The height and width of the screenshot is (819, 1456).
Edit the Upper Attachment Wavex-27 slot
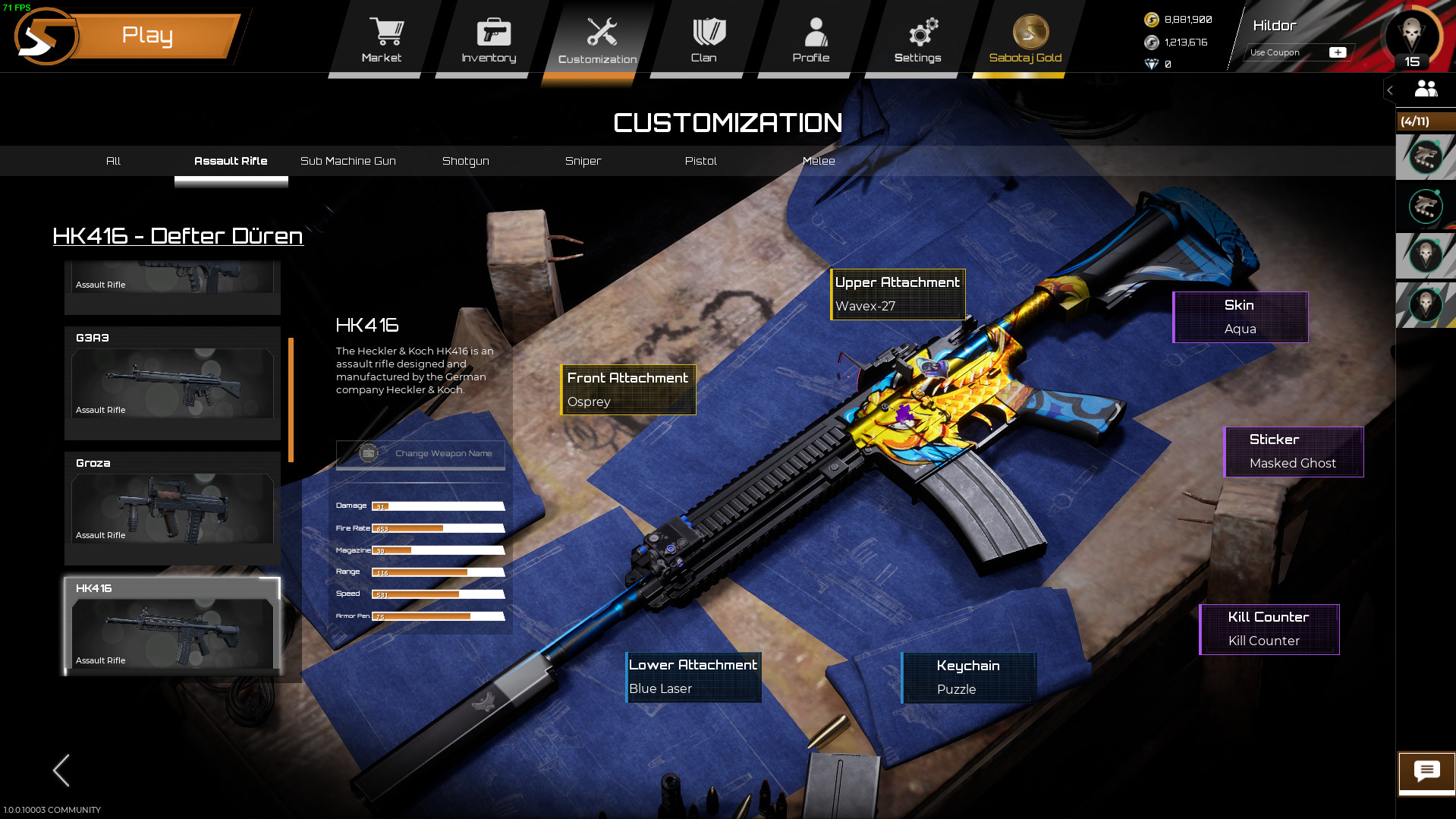898,294
